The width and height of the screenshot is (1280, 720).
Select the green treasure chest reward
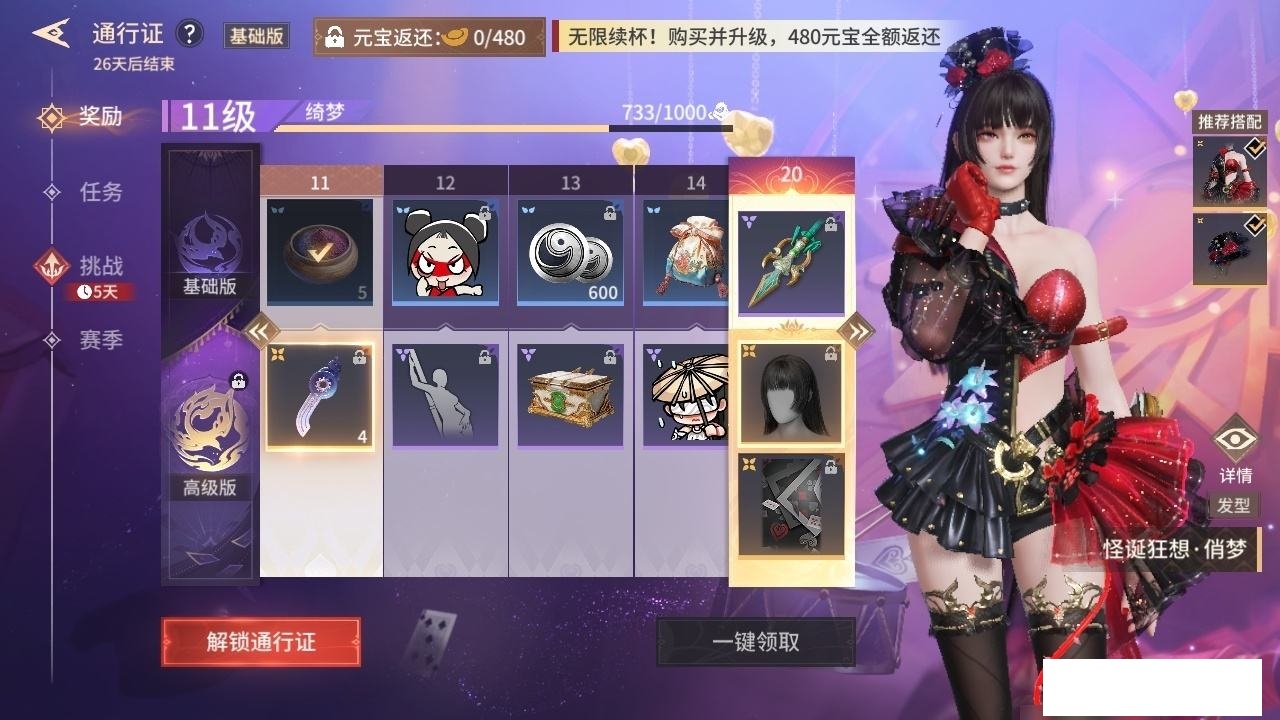click(x=570, y=396)
